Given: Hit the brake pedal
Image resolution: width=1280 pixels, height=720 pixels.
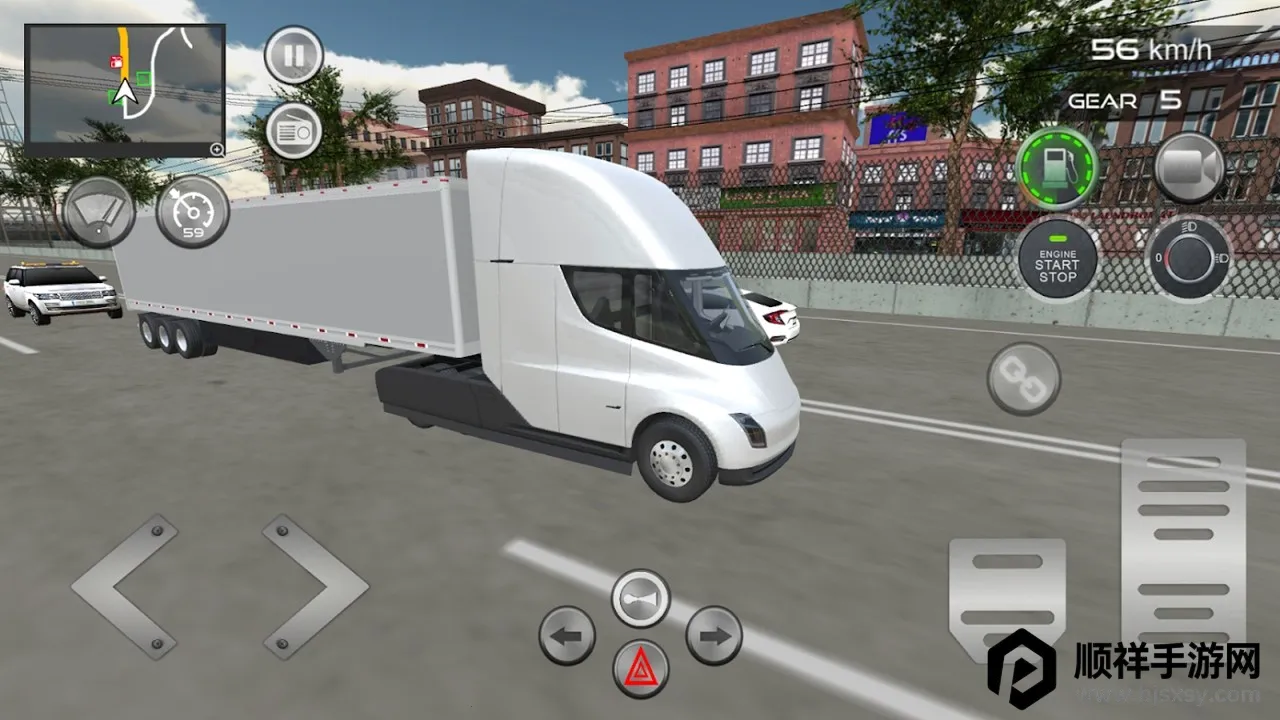Looking at the screenshot, I should point(1006,597).
